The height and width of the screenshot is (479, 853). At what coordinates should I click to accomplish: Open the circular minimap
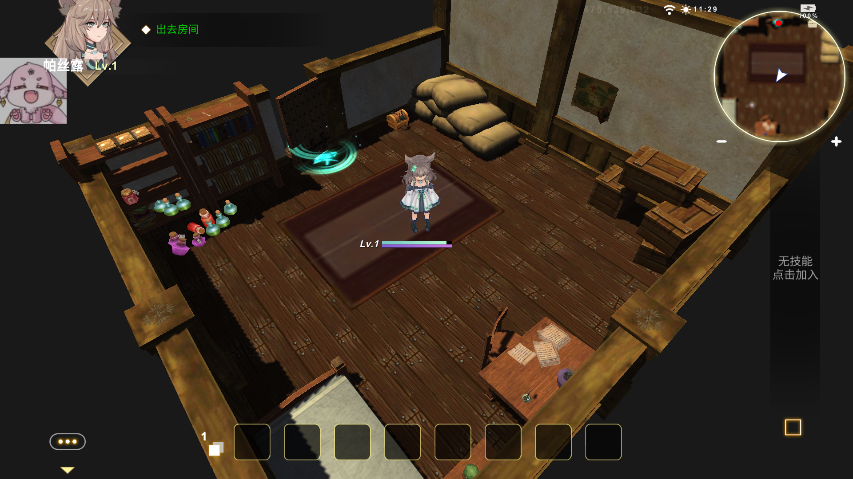point(779,76)
